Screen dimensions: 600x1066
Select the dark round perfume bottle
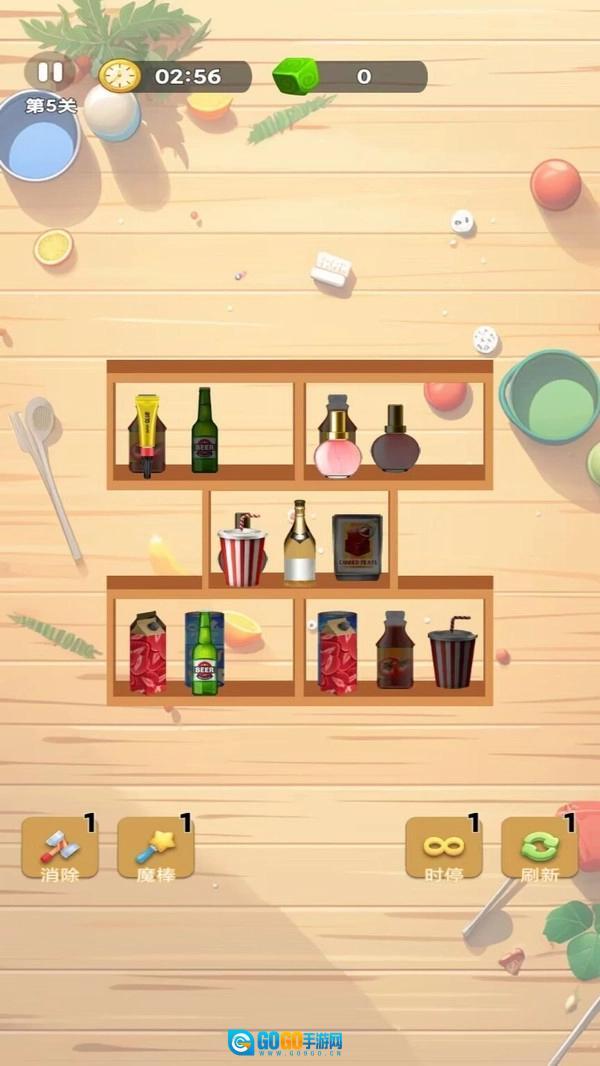[395, 442]
